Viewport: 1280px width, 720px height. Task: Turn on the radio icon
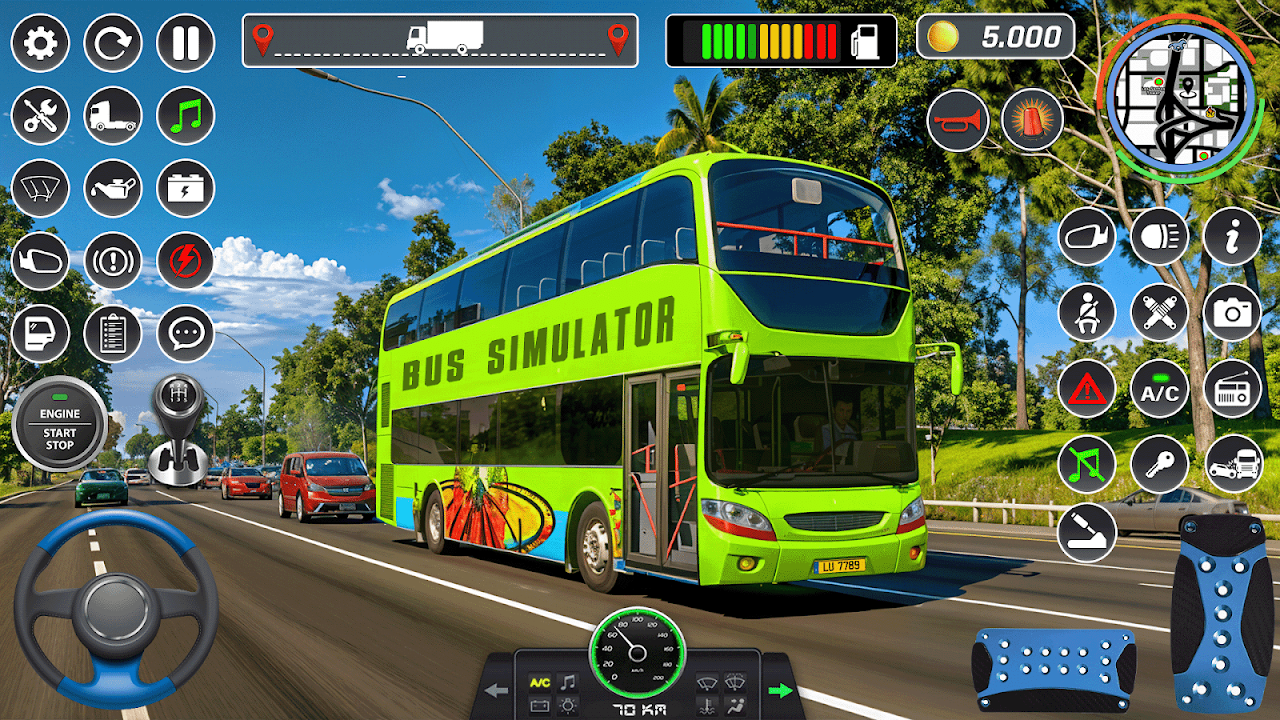(x=1232, y=389)
